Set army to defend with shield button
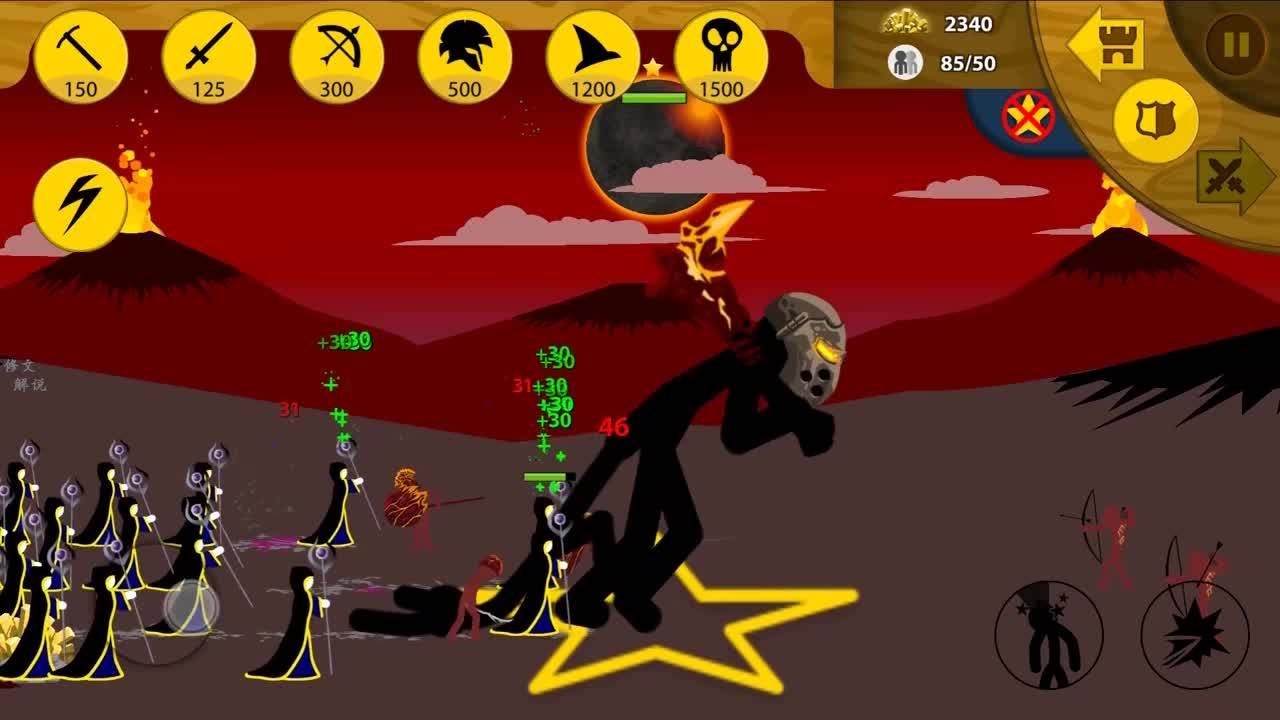Viewport: 1280px width, 720px height. click(x=1155, y=121)
